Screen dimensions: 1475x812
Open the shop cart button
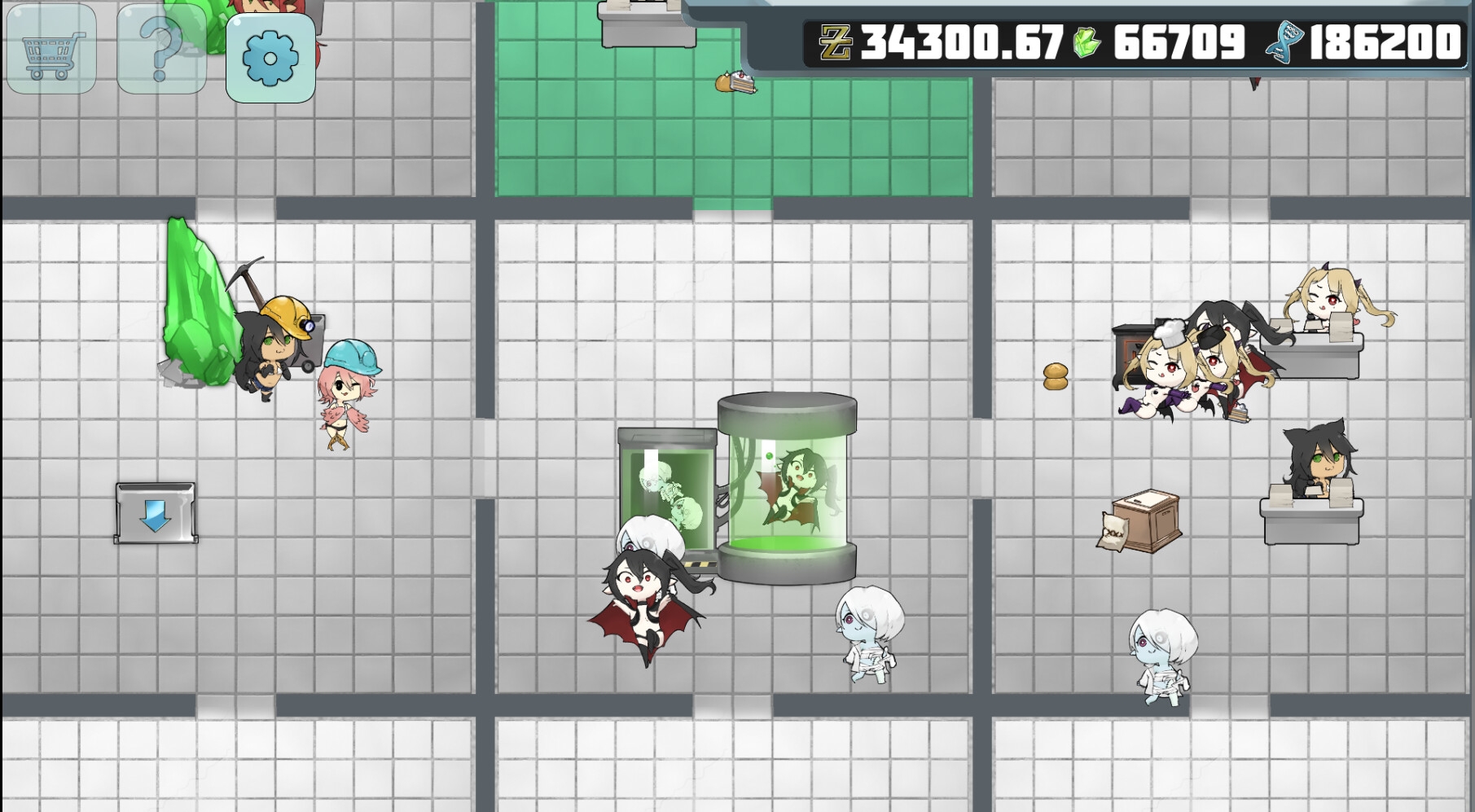tap(51, 50)
